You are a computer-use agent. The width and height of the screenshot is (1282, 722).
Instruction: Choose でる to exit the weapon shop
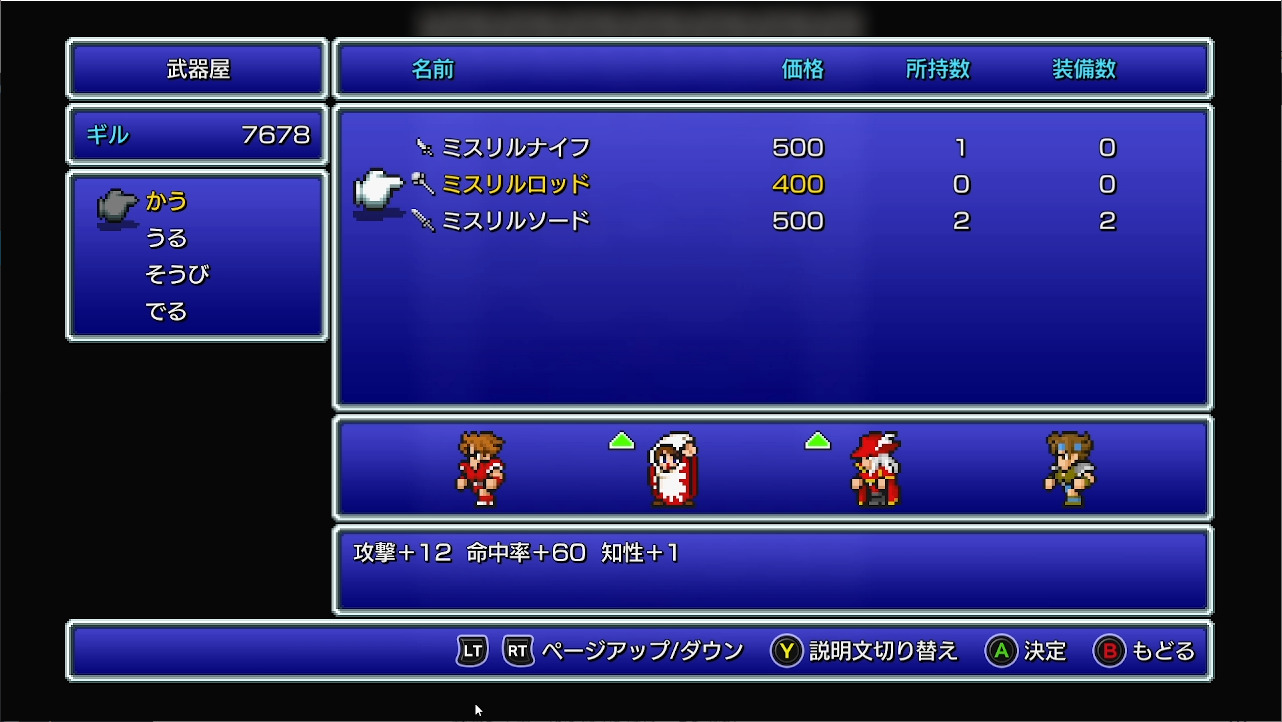(164, 309)
